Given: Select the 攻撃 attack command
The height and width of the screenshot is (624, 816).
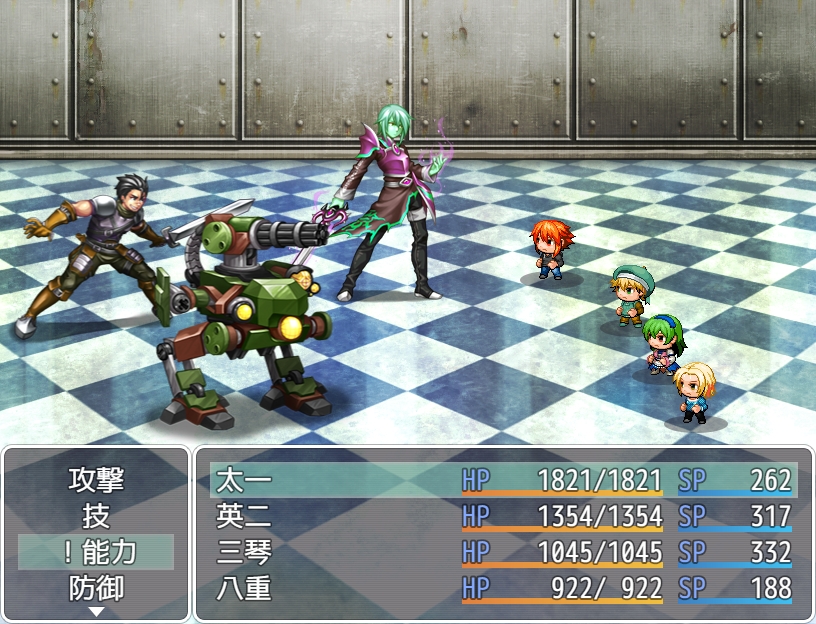Looking at the screenshot, I should click(96, 480).
